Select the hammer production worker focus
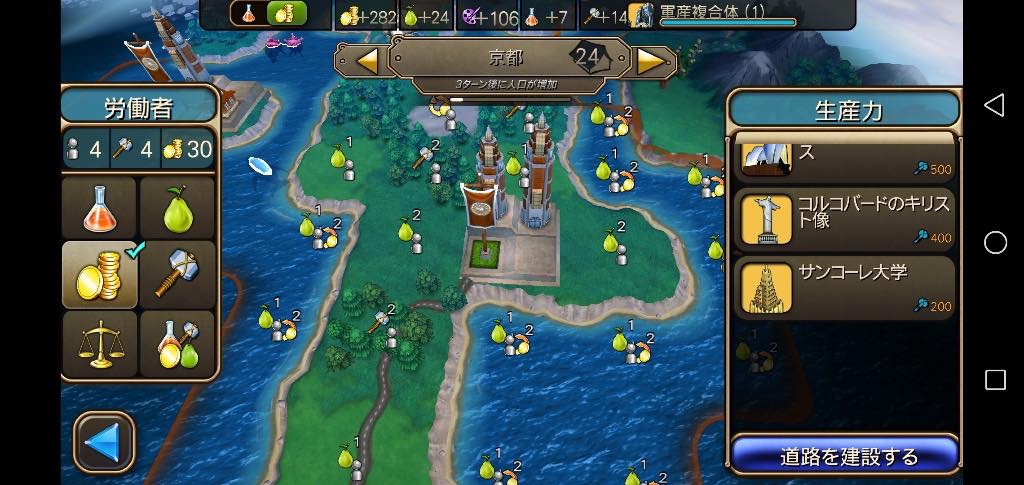1024x485 pixels. coord(177,273)
